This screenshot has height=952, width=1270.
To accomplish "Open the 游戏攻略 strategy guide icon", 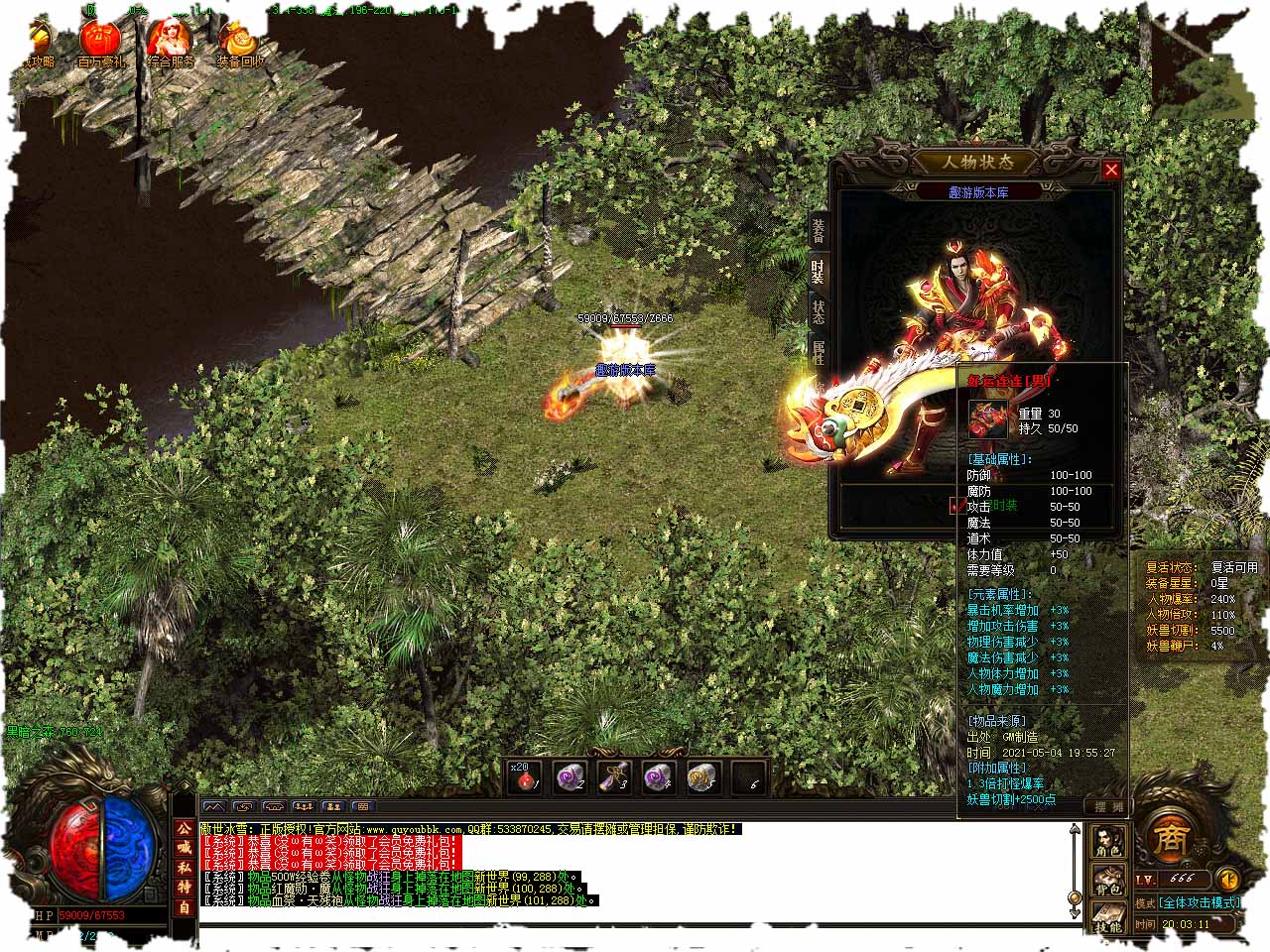I will (38, 42).
